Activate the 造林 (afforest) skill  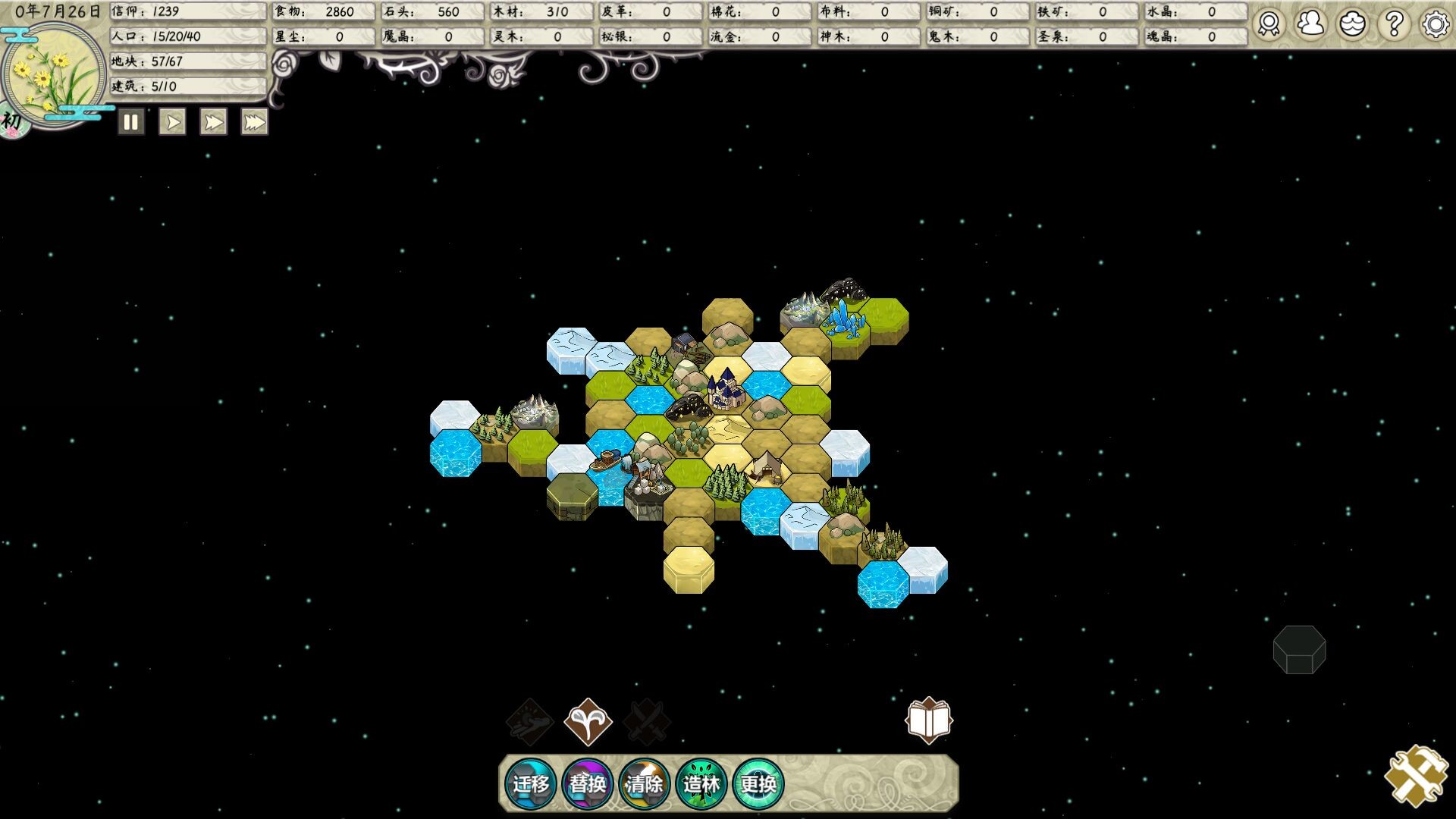click(x=701, y=783)
